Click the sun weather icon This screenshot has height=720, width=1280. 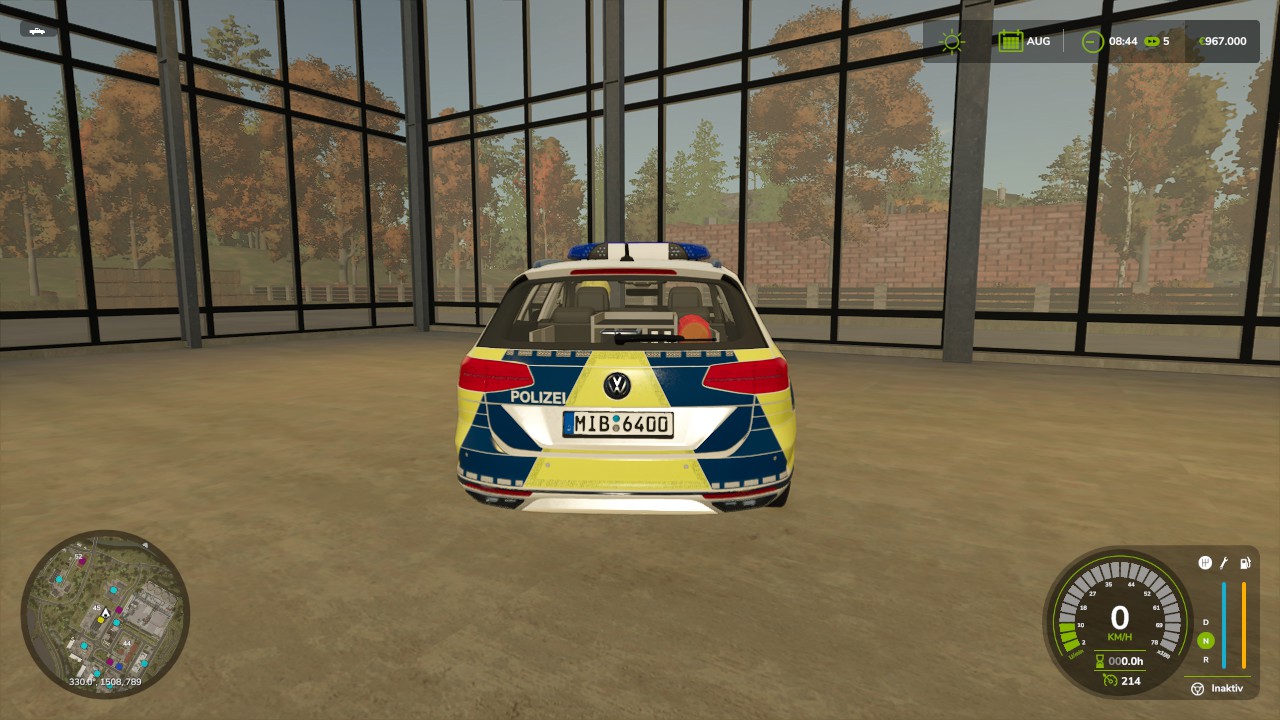[x=951, y=42]
